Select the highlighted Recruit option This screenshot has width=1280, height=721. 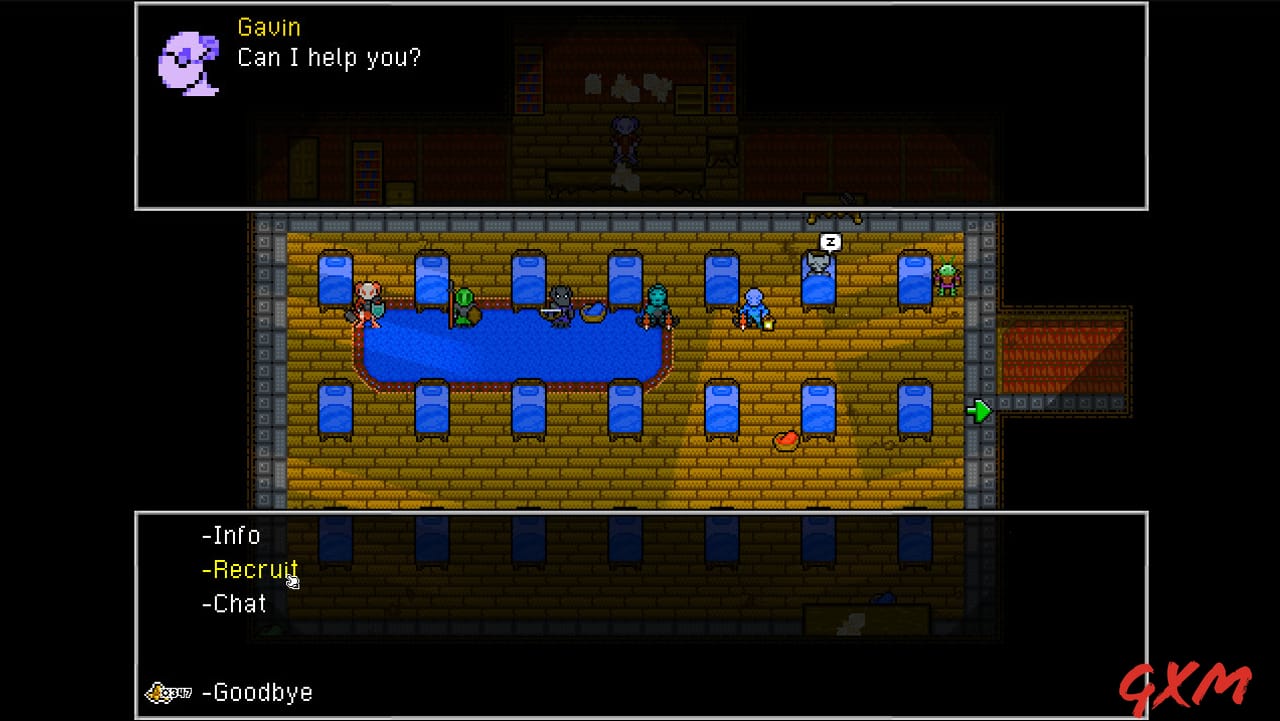(251, 569)
